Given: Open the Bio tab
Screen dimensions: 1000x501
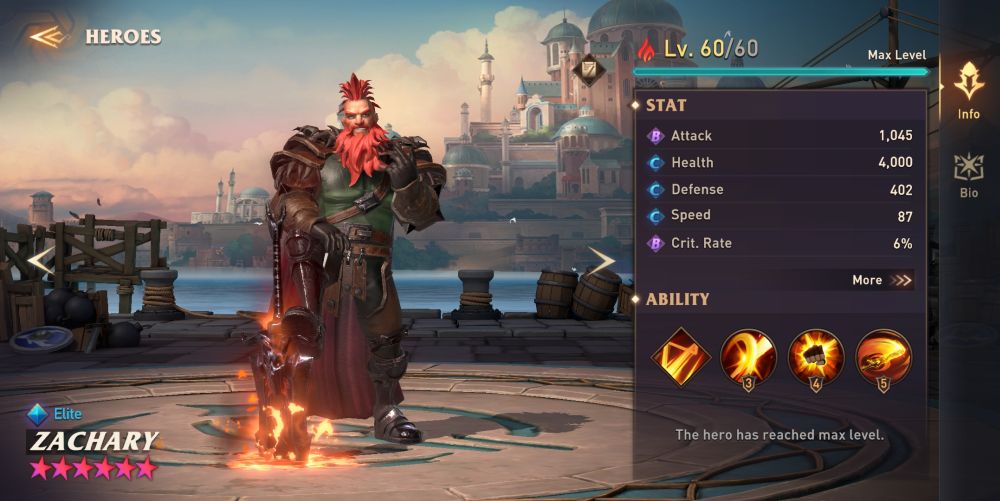Looking at the screenshot, I should [968, 175].
